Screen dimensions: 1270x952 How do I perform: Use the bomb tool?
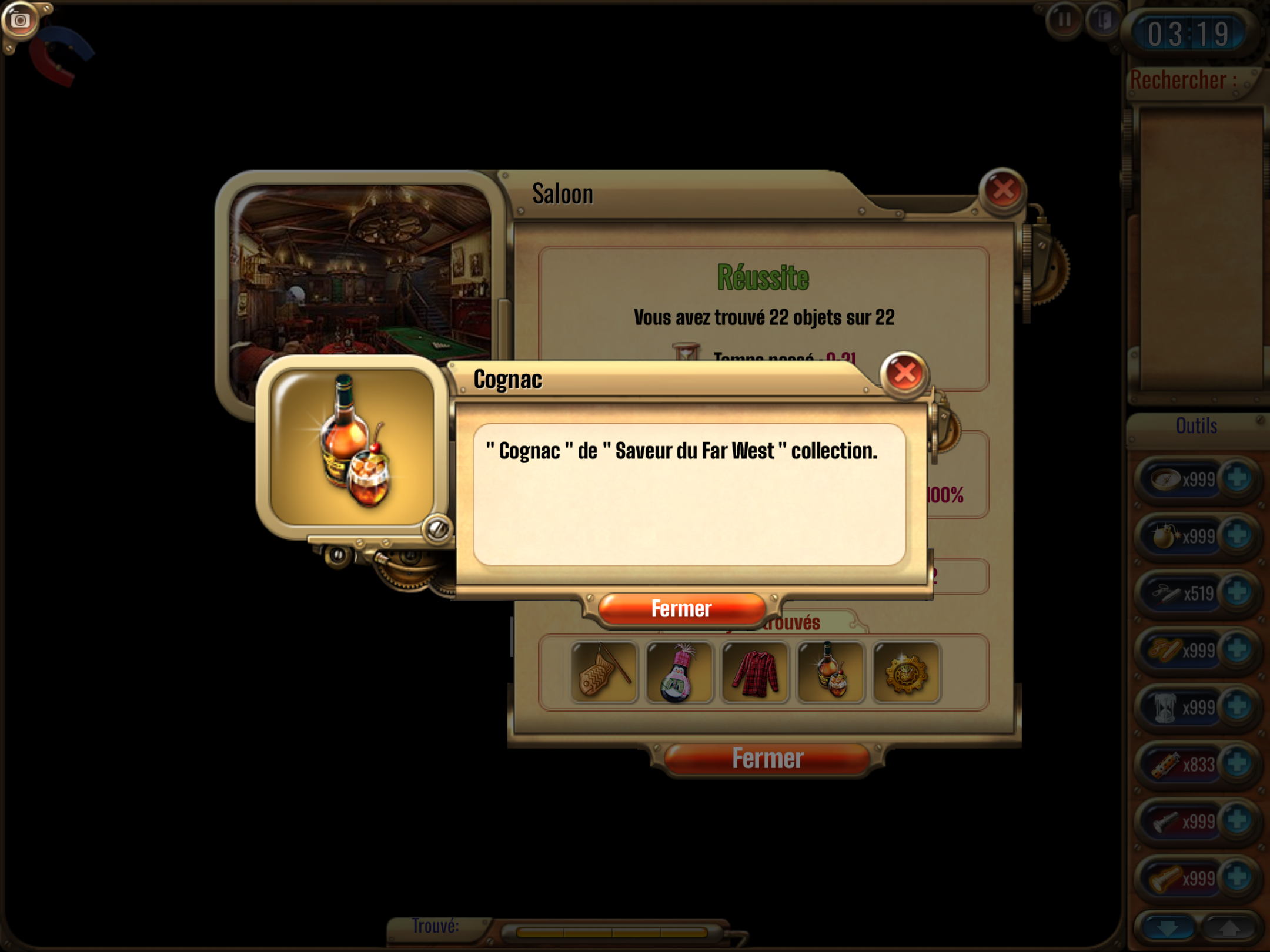pos(1165,537)
